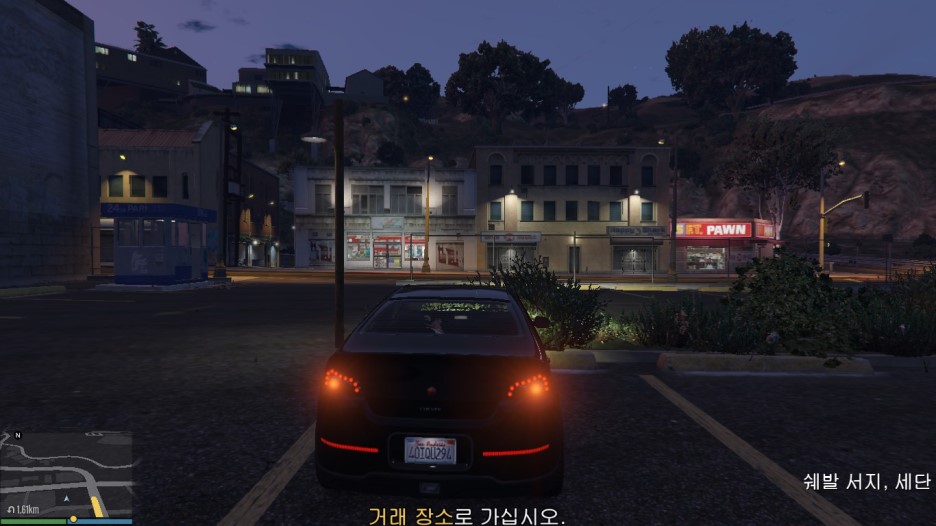Select the player arrow on the minimap
The height and width of the screenshot is (526, 936).
(66, 497)
